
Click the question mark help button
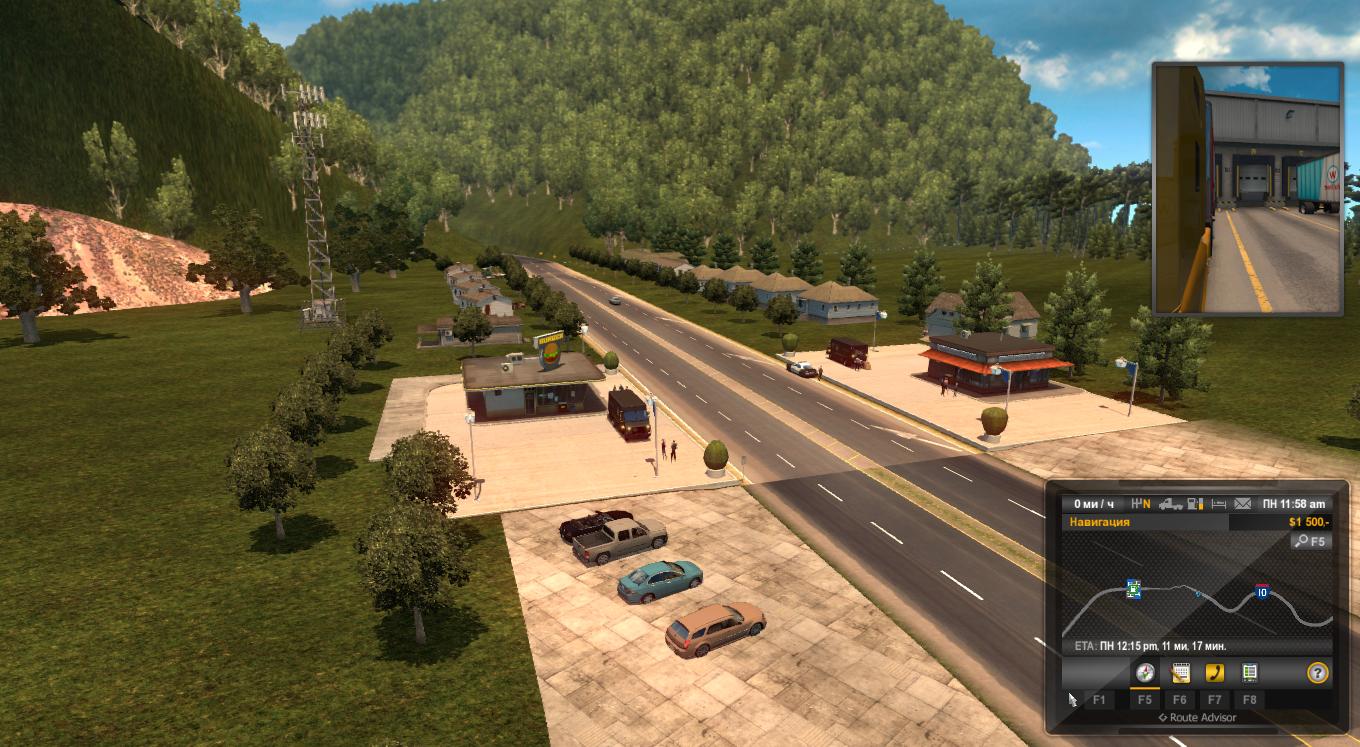pos(1318,672)
